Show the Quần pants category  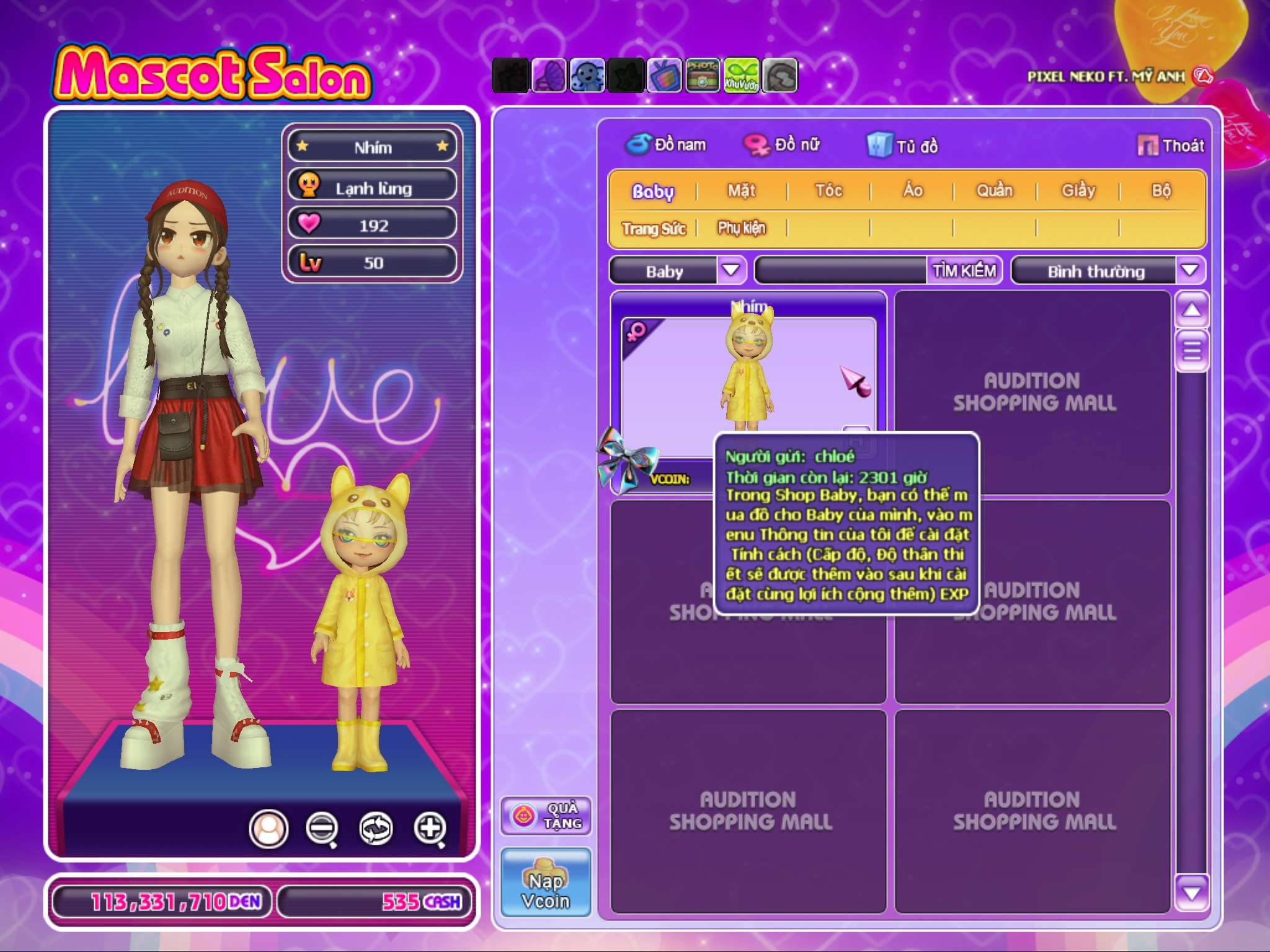995,190
